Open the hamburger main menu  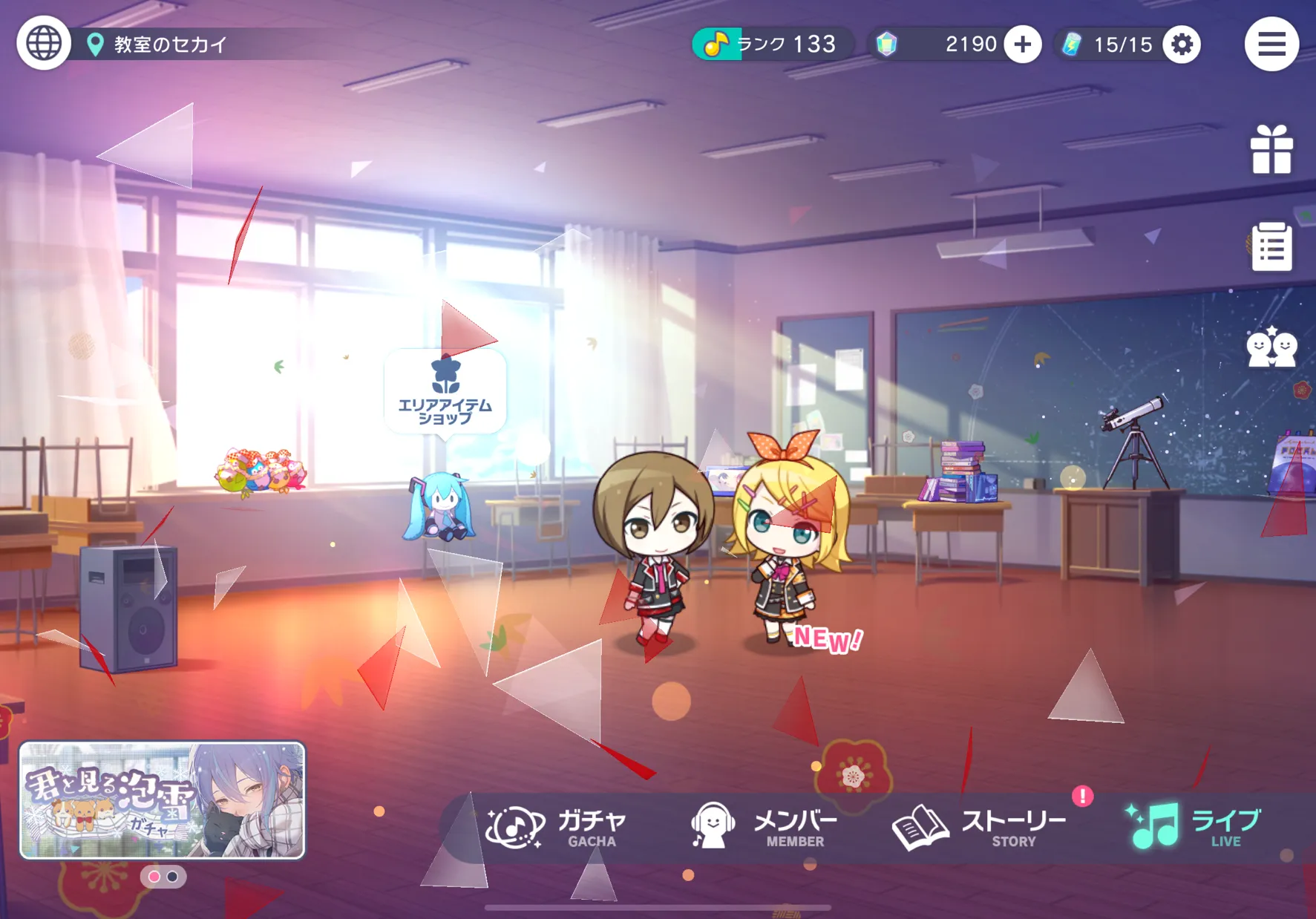click(1271, 45)
